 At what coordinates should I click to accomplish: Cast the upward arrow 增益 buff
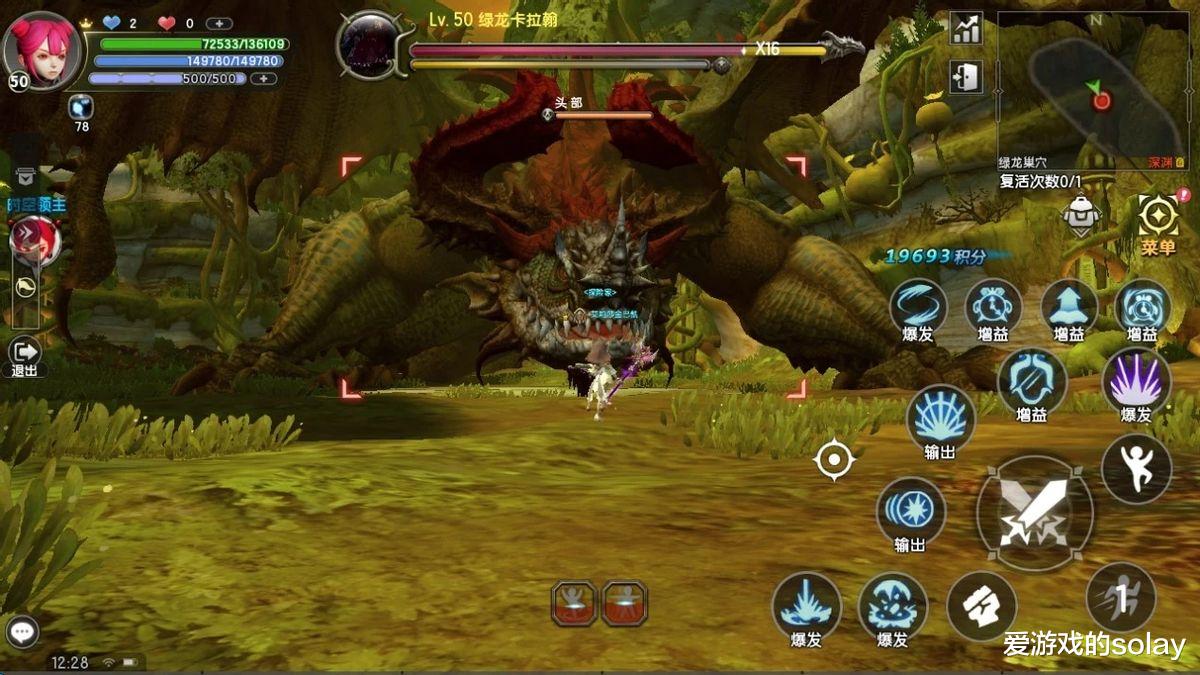pos(1069,305)
